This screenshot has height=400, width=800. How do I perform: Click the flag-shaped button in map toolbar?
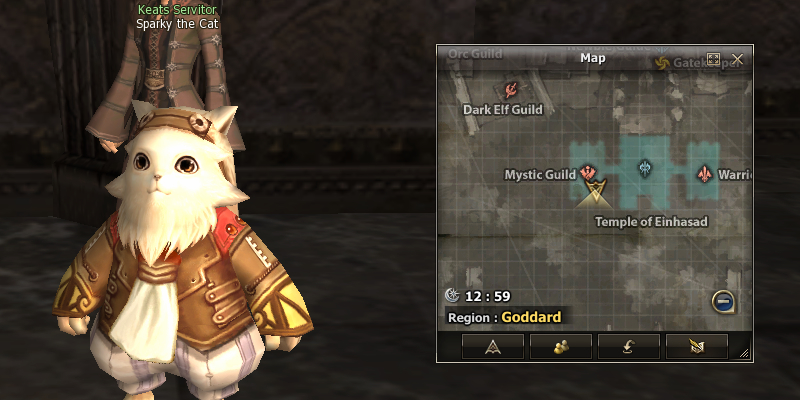696,346
